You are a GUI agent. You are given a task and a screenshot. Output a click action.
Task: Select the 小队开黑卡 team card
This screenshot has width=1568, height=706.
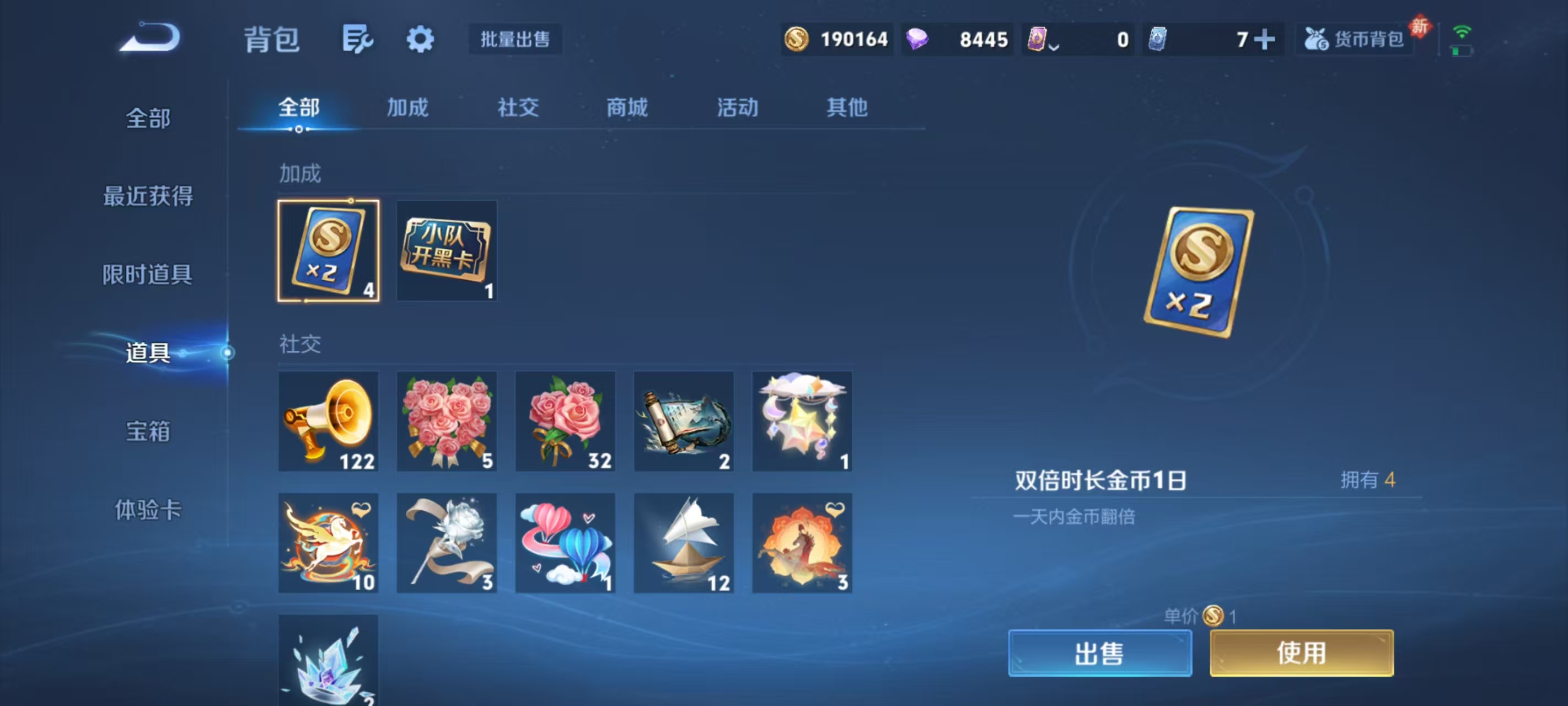447,250
